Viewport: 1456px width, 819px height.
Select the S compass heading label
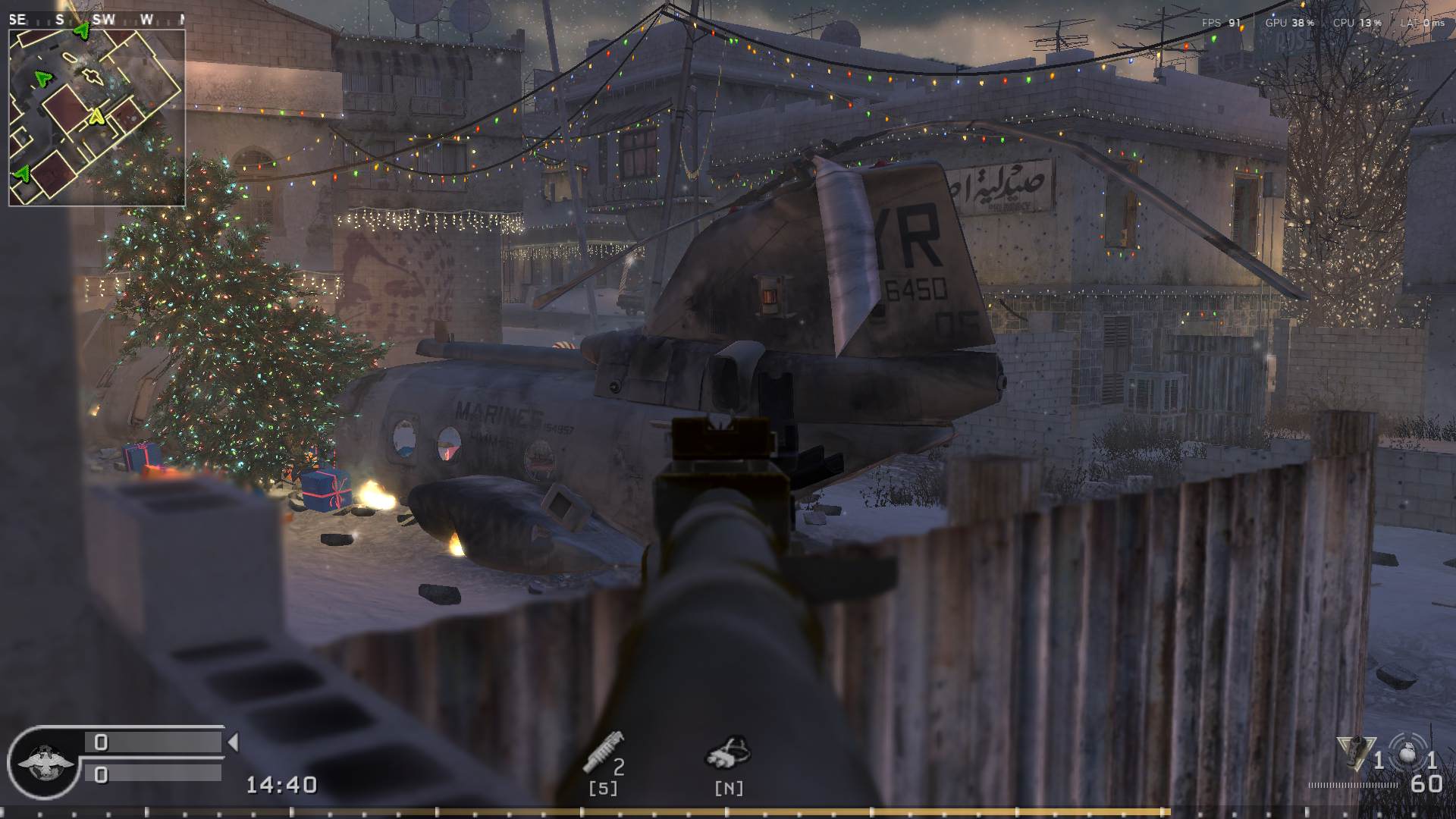(59, 17)
